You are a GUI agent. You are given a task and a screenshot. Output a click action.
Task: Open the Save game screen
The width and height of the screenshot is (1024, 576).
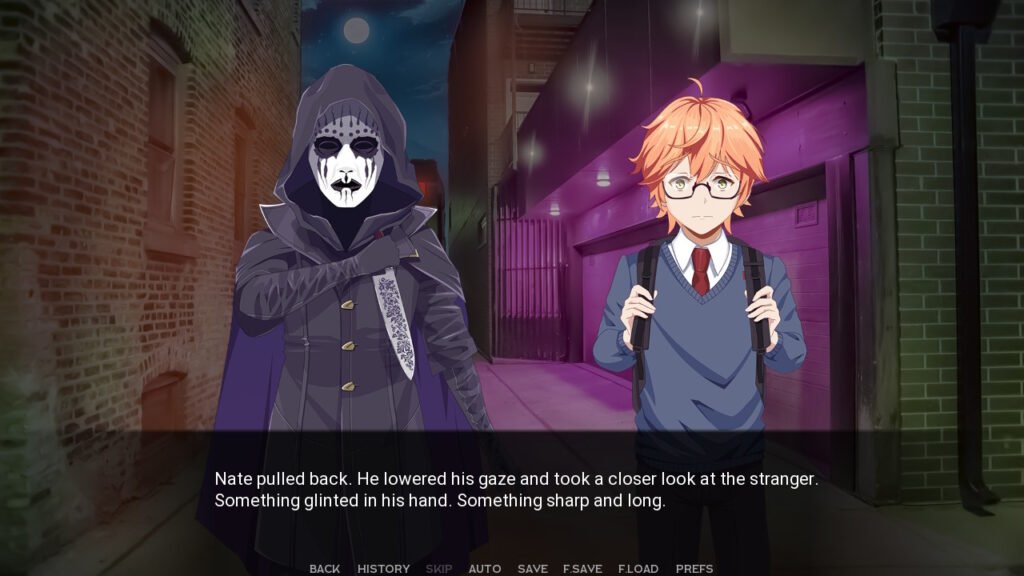(532, 569)
